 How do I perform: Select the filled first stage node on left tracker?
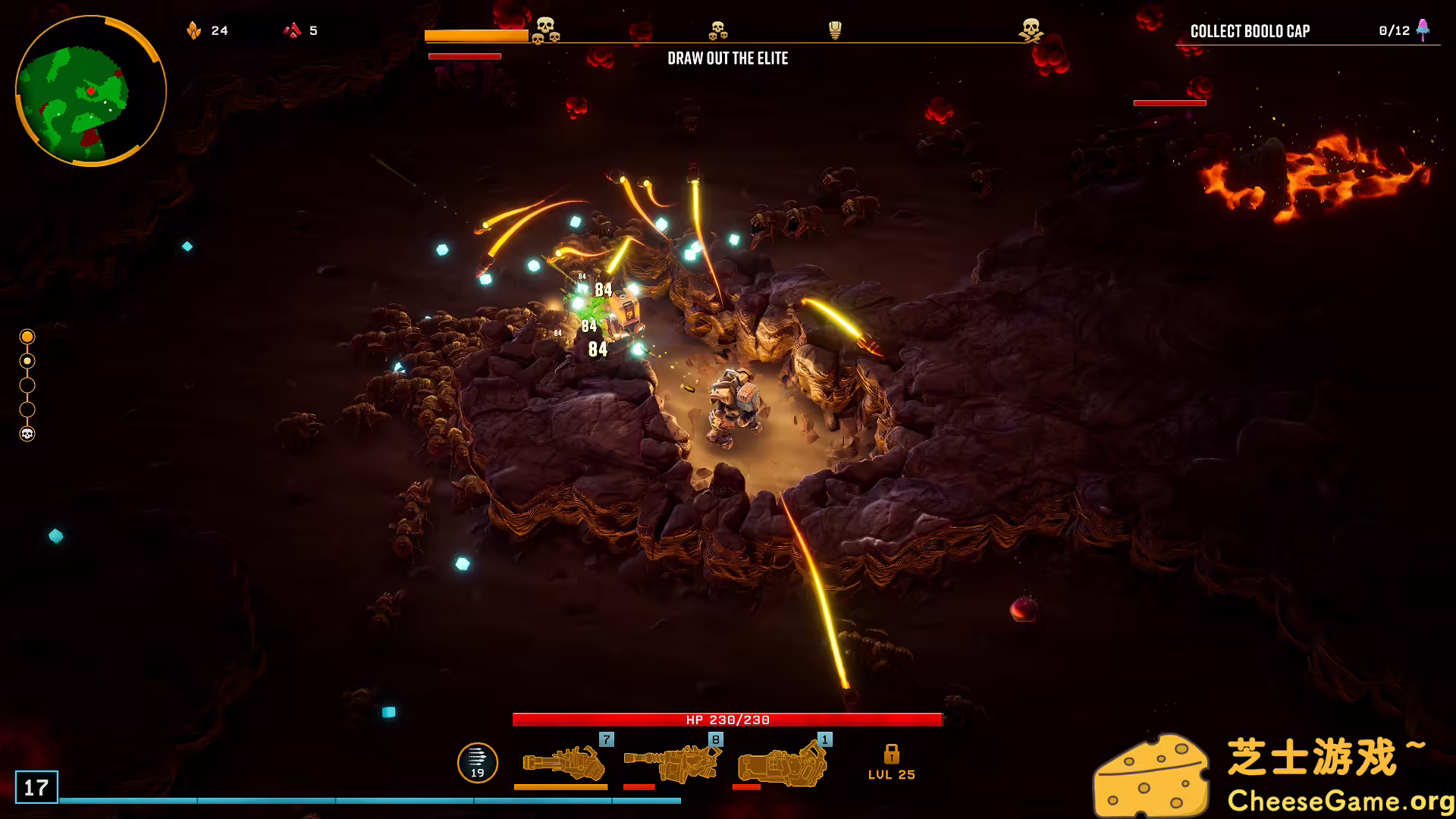(x=28, y=337)
